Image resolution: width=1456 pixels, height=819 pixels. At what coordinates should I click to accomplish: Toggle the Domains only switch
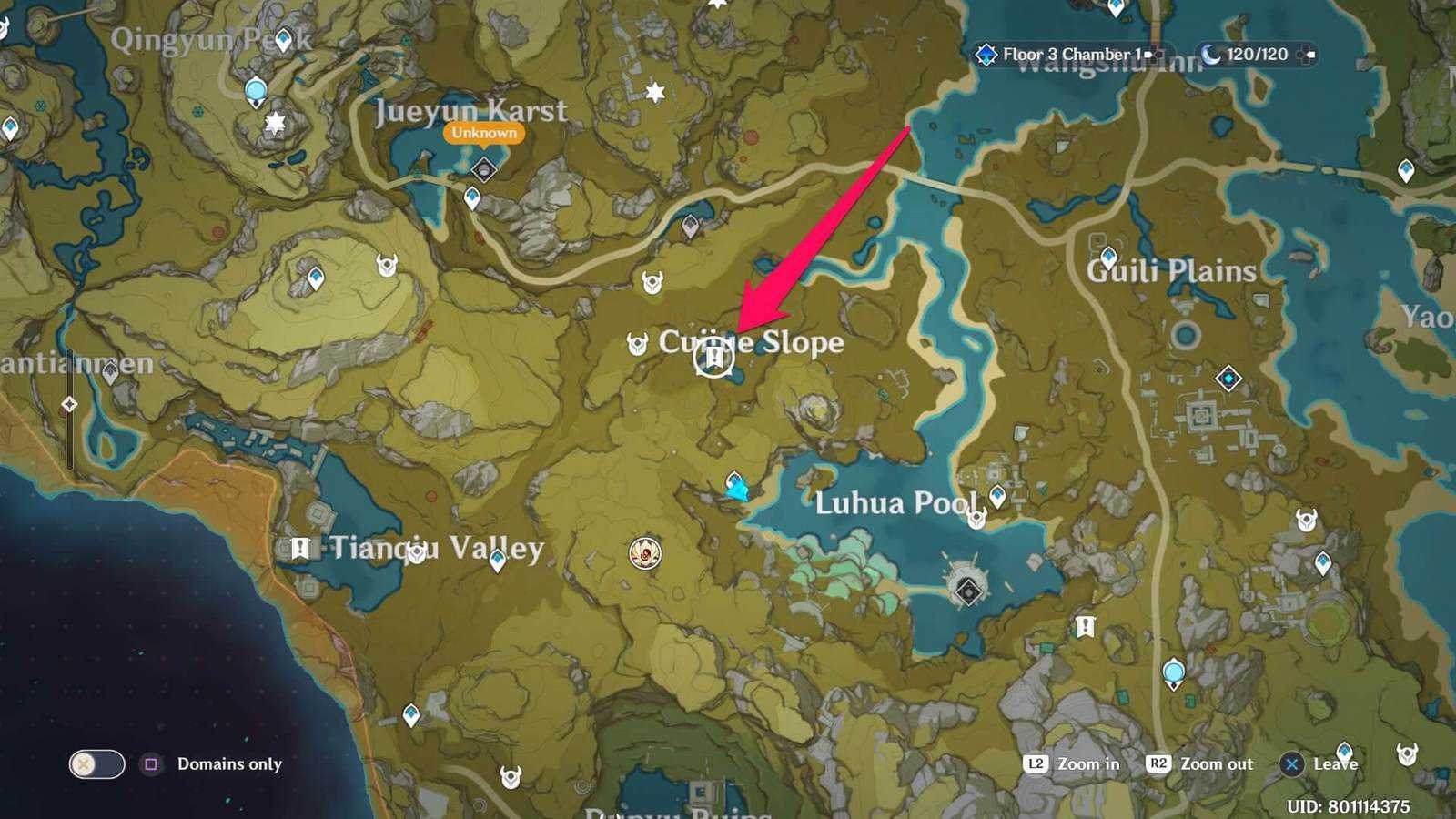96,764
